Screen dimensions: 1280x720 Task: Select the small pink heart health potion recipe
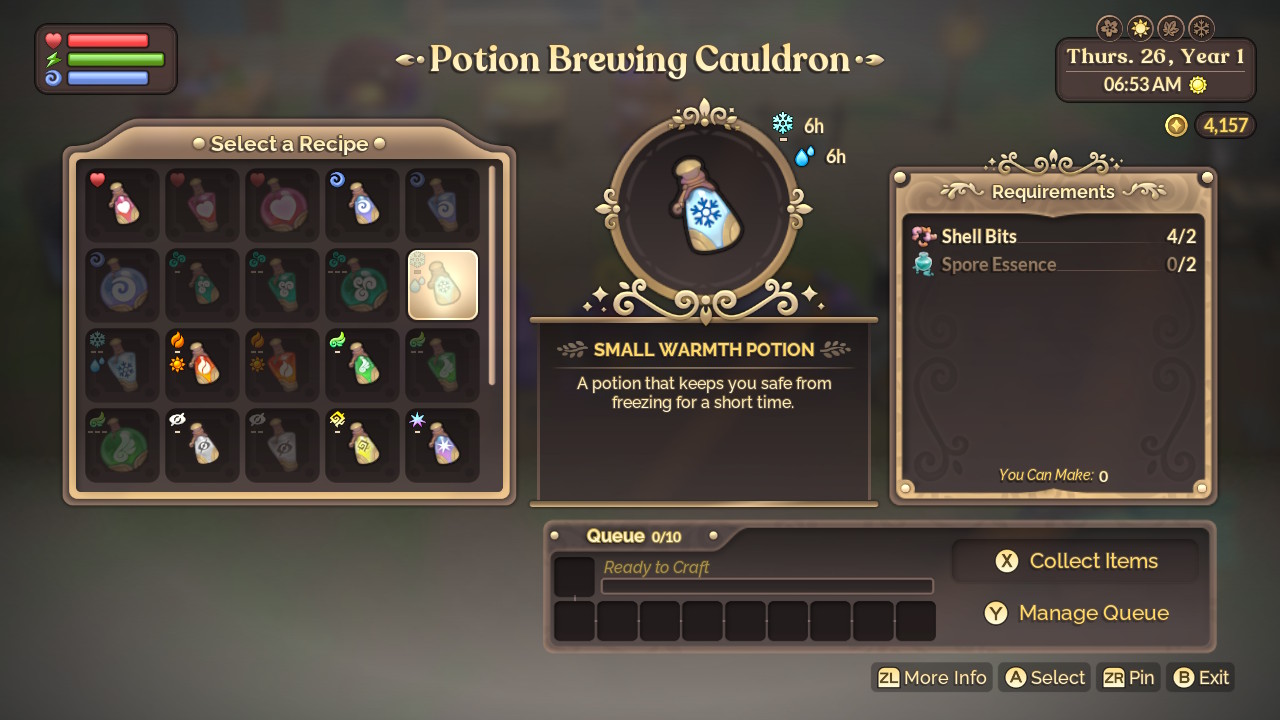122,205
